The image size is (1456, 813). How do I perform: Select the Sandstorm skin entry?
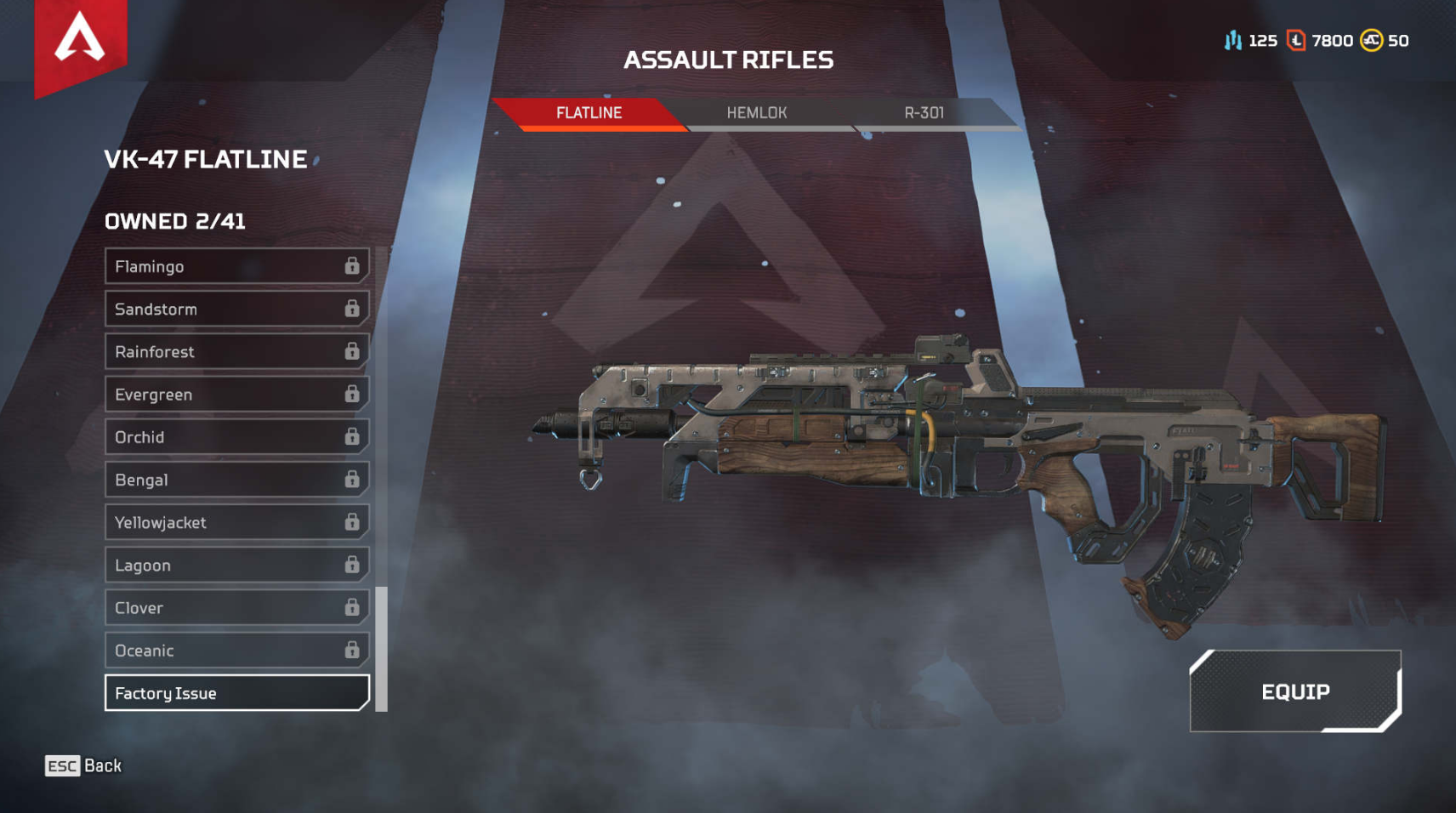(236, 309)
